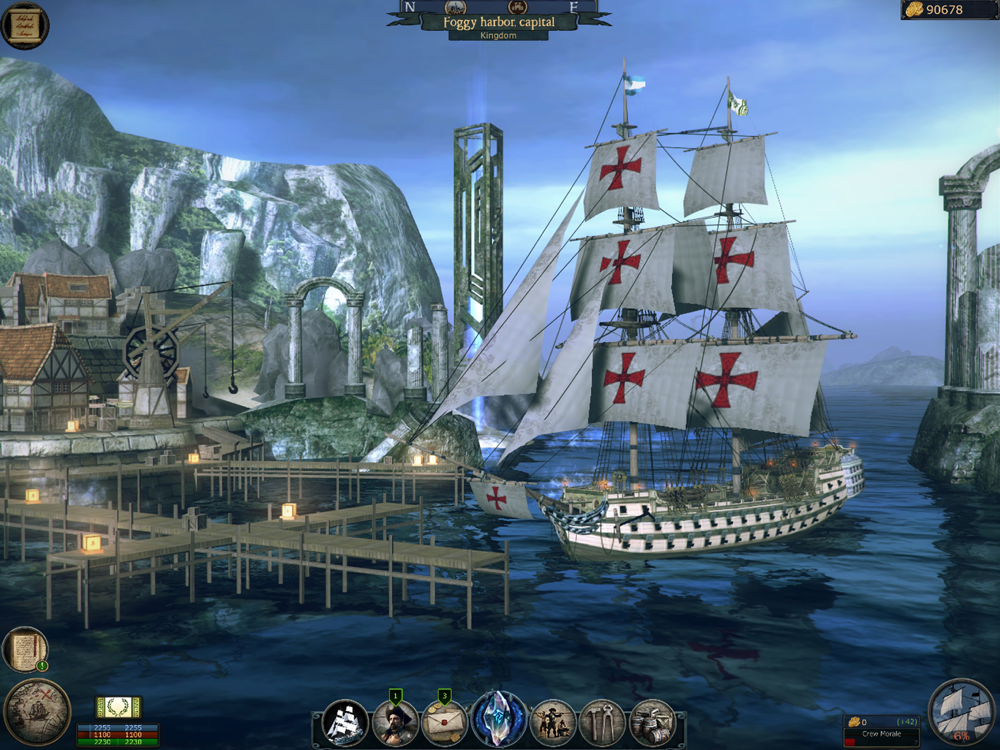
Task: Open the parchment scroll menu top-left
Action: point(24,26)
